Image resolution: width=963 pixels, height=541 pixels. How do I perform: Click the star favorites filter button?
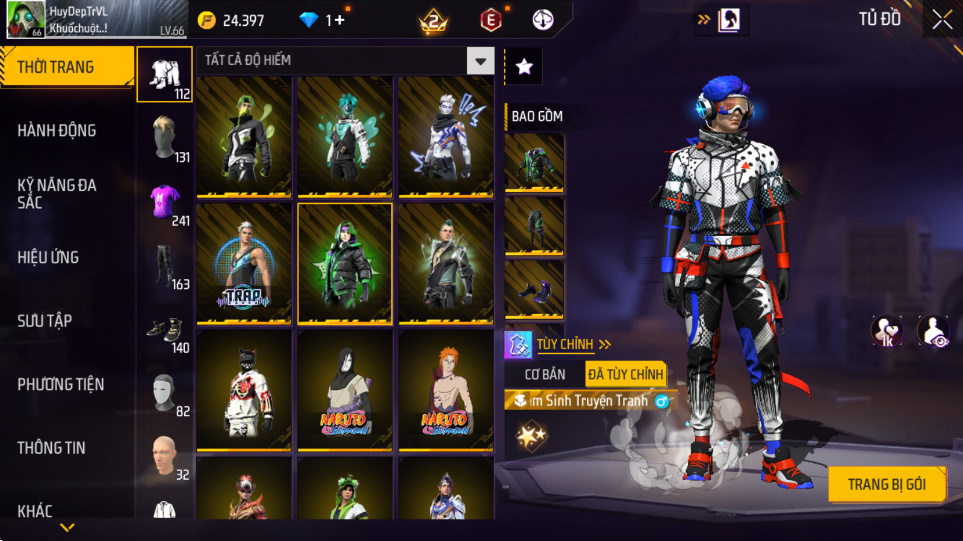click(x=524, y=67)
